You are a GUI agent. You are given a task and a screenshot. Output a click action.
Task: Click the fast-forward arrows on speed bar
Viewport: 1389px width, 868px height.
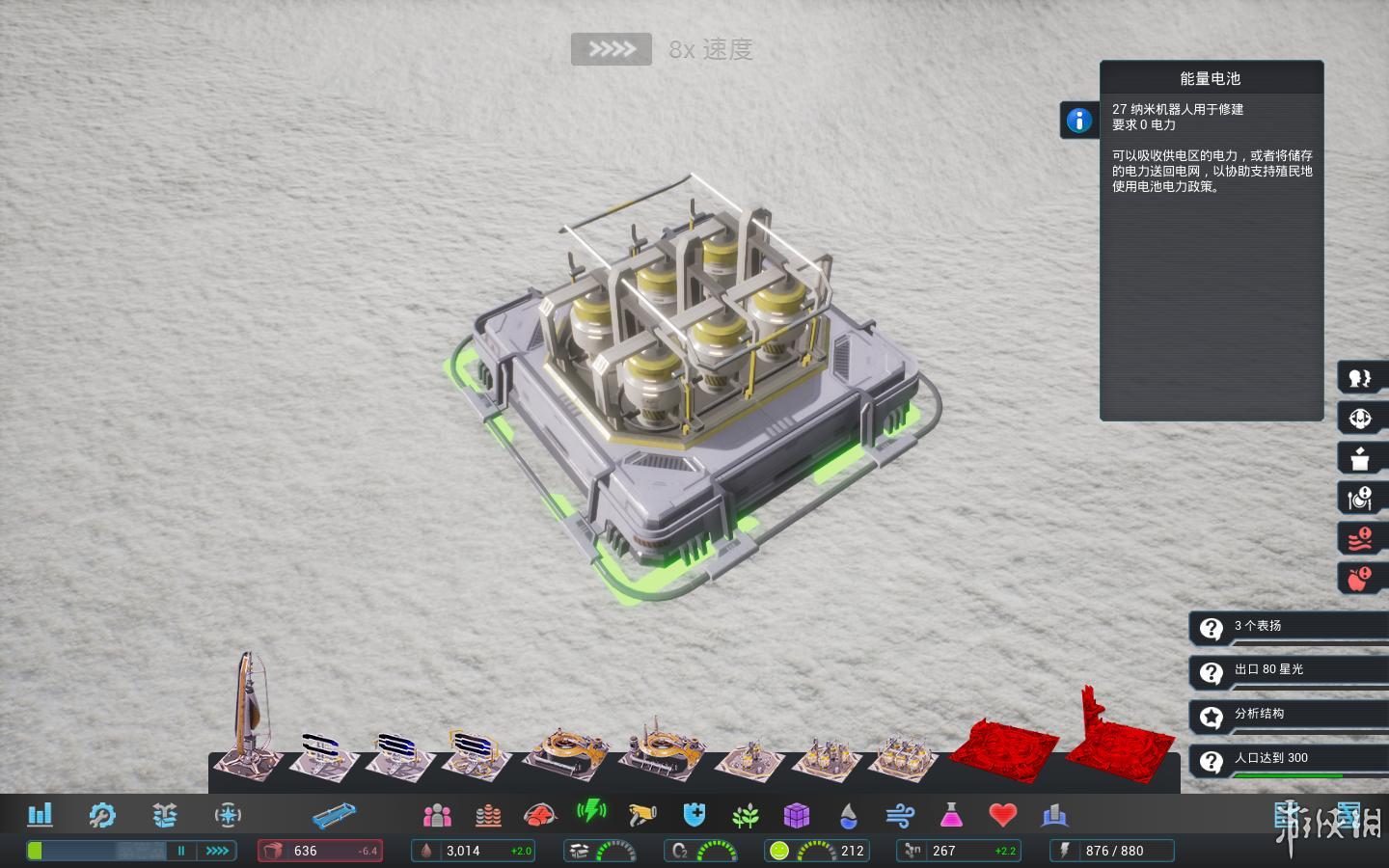pyautogui.click(x=217, y=851)
